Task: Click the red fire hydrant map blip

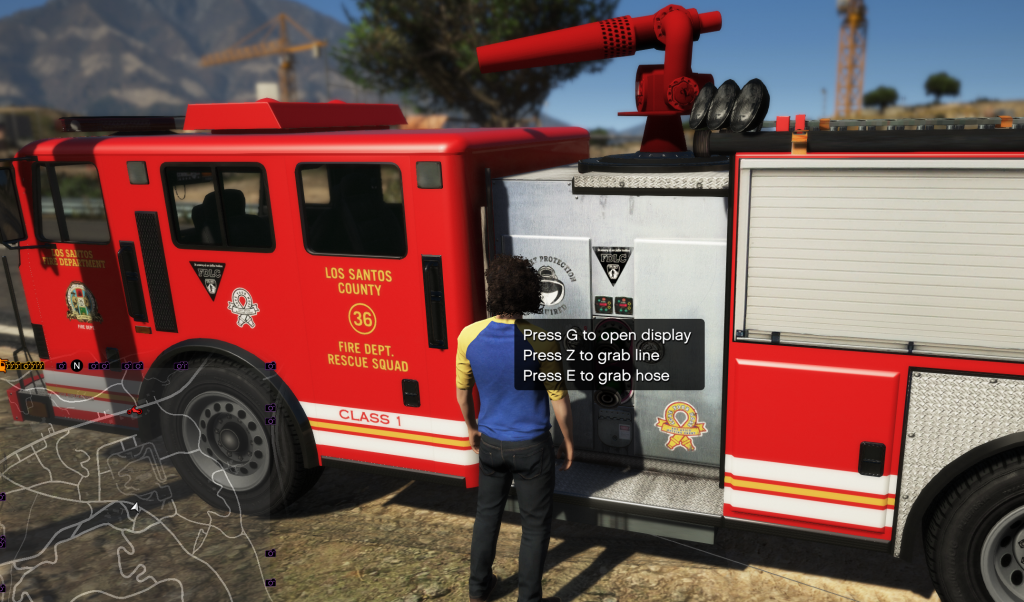Action: coord(134,410)
